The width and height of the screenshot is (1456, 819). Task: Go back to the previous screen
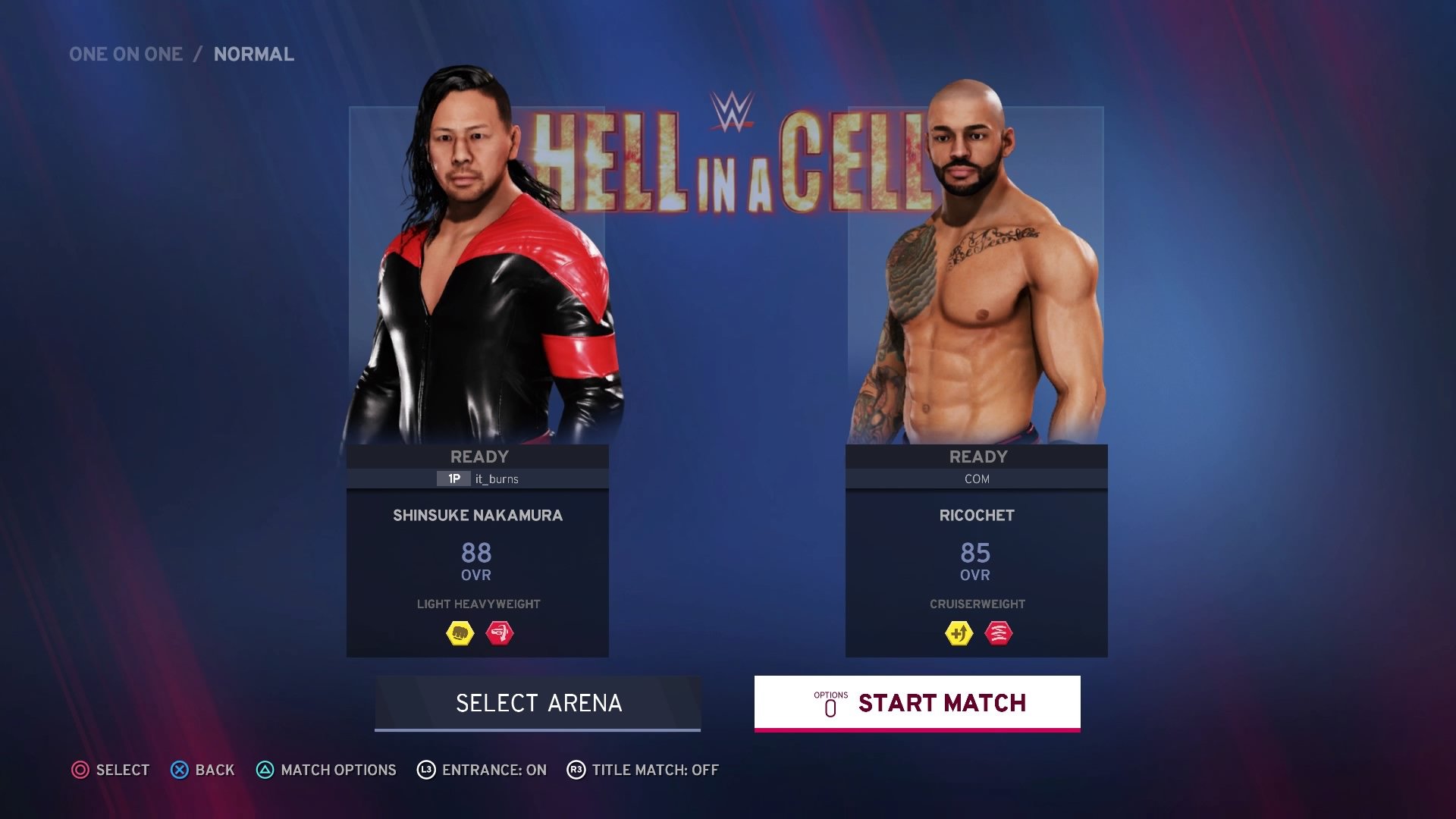click(x=202, y=770)
